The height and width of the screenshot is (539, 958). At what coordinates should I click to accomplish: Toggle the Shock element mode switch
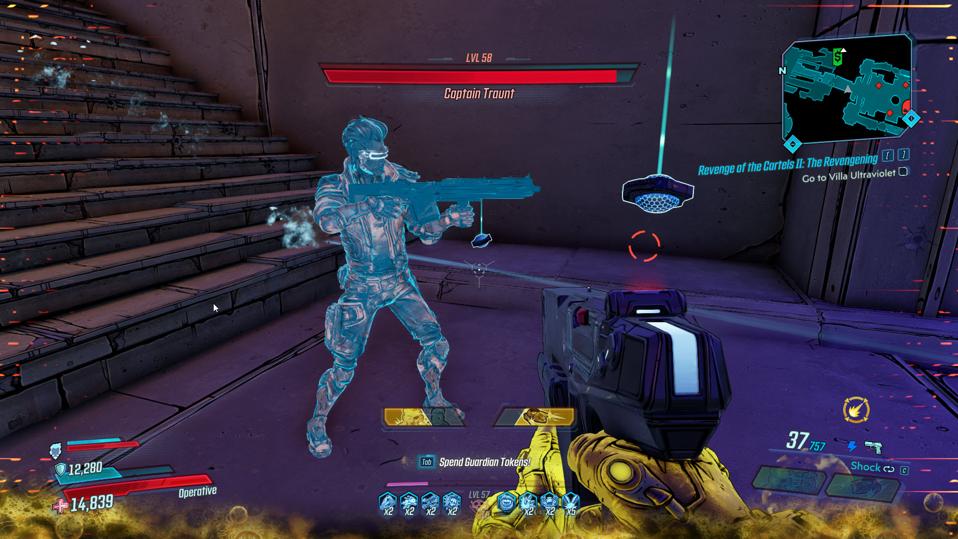click(886, 467)
